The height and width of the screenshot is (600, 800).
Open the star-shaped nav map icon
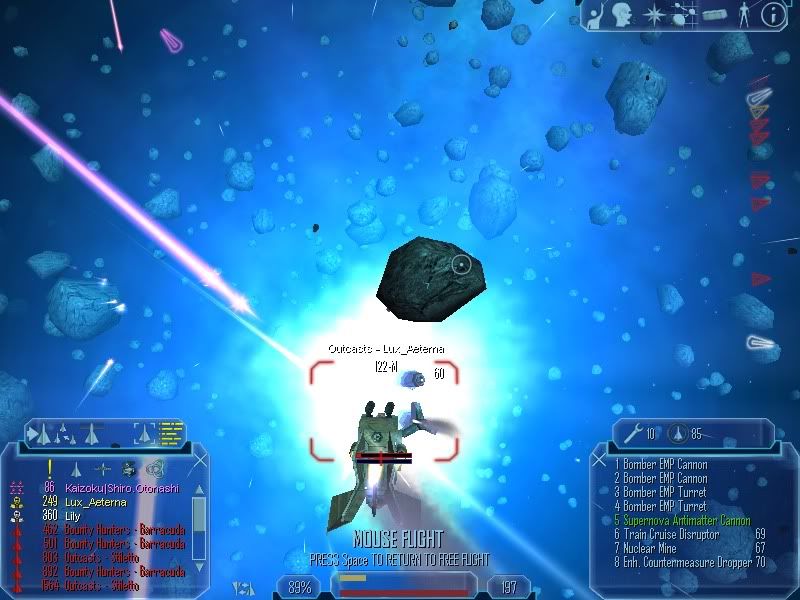click(x=654, y=15)
